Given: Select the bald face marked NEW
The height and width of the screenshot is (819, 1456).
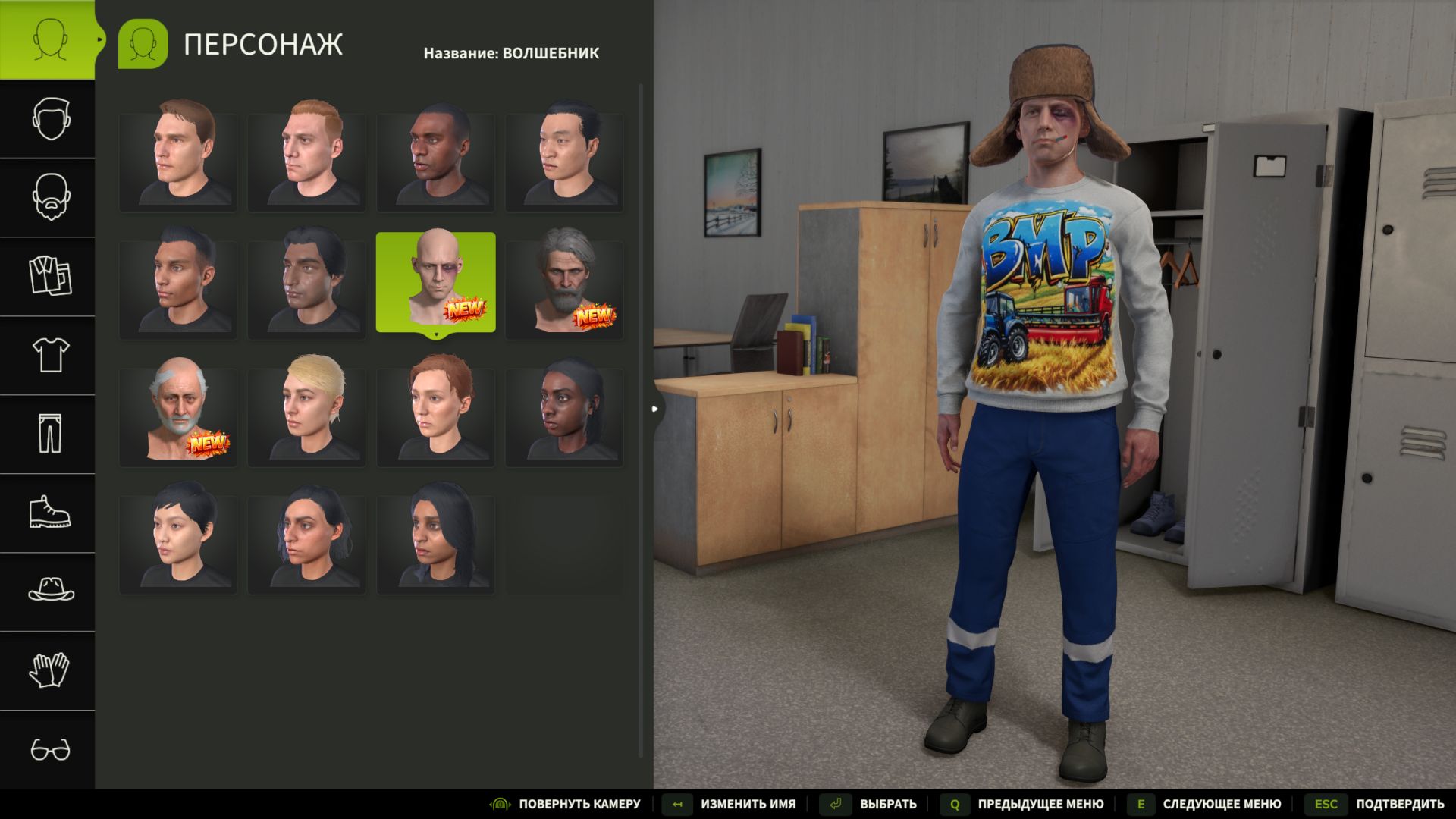Looking at the screenshot, I should pyautogui.click(x=436, y=281).
